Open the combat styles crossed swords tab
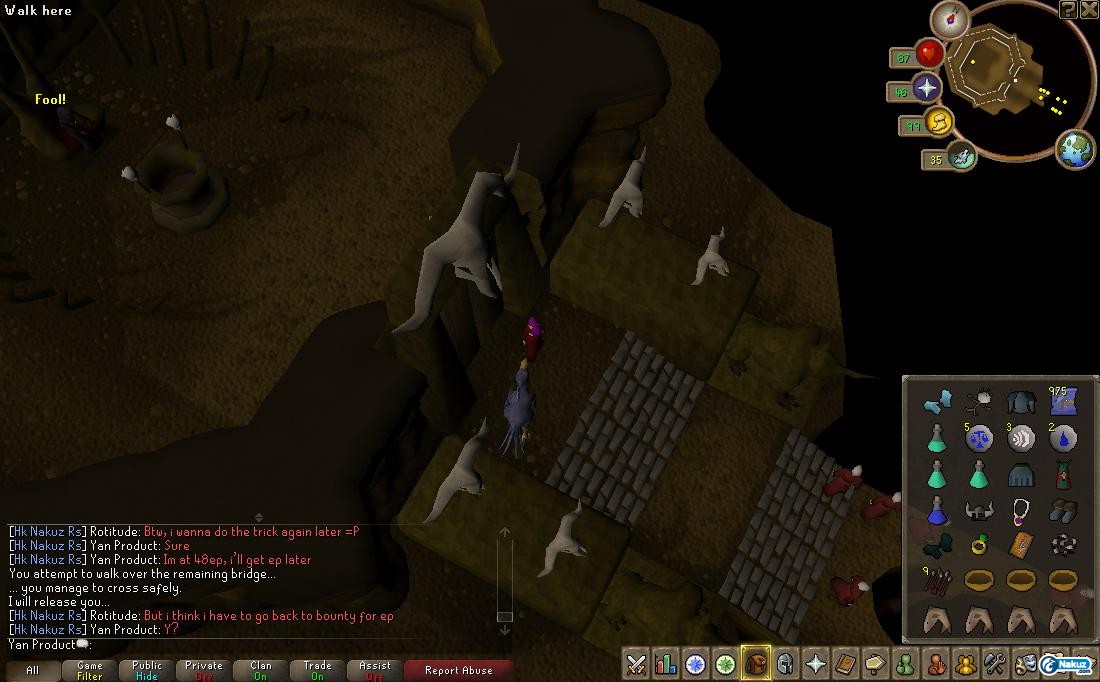 635,663
